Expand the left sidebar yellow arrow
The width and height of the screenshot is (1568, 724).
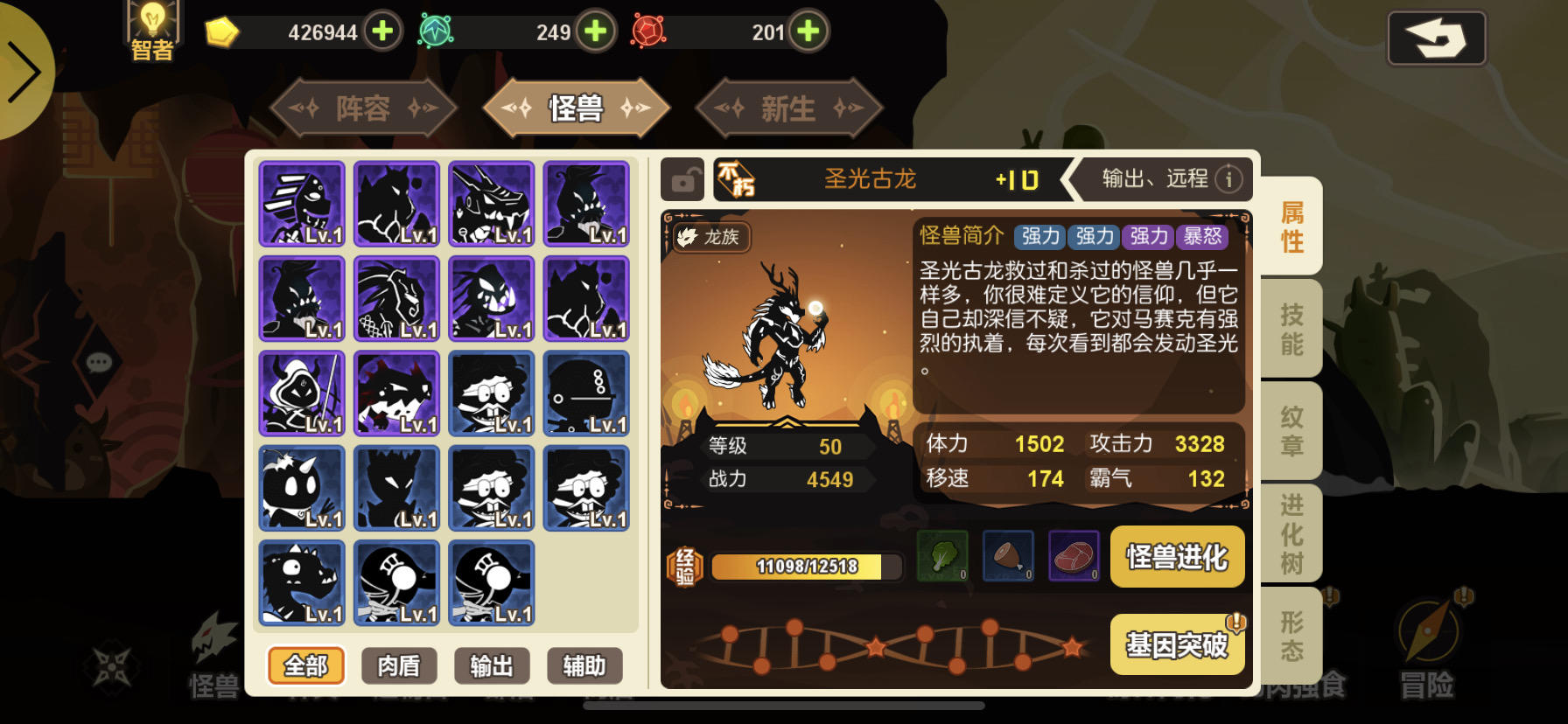pyautogui.click(x=26, y=70)
